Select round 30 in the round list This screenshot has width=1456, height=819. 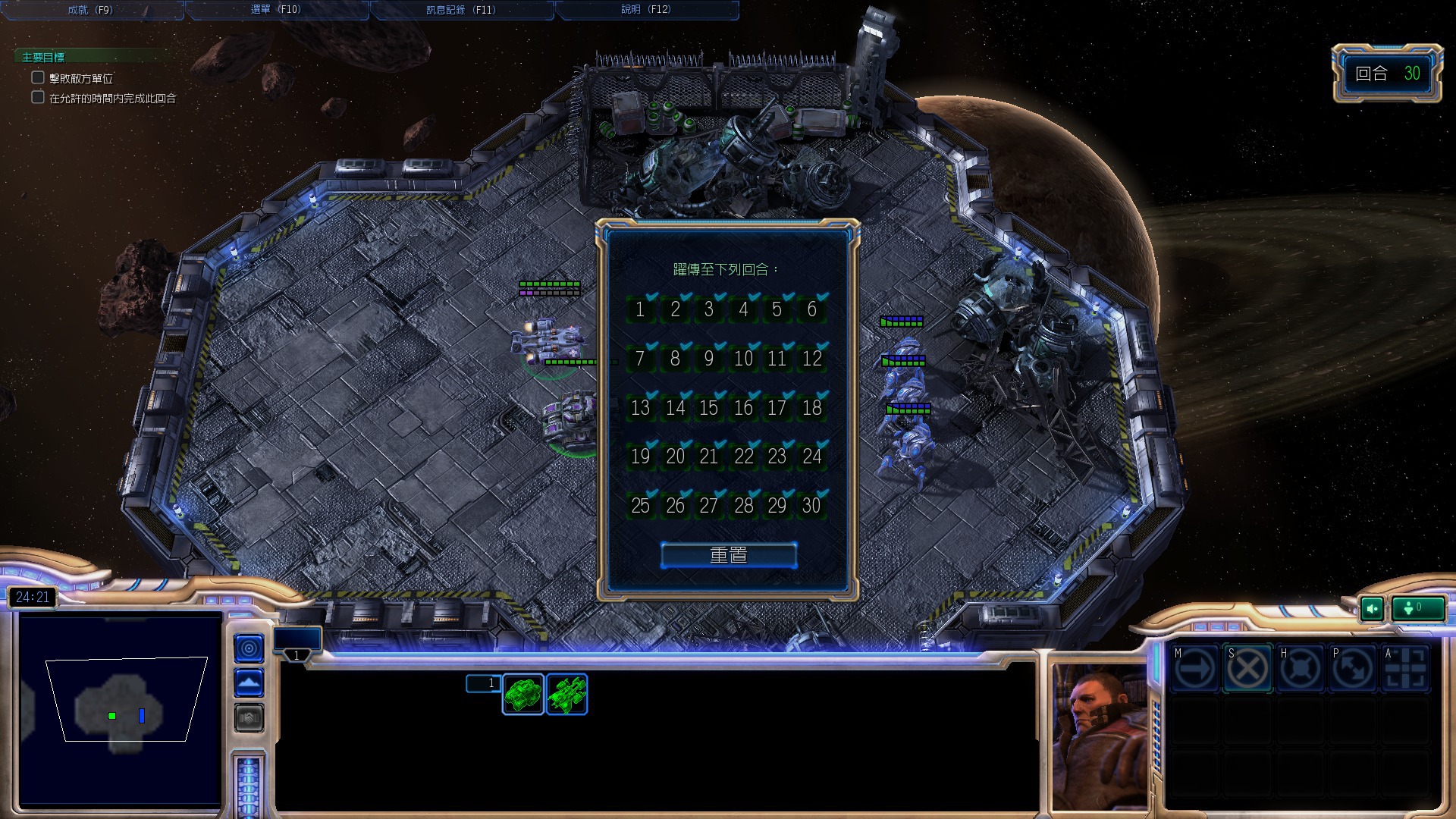[812, 506]
